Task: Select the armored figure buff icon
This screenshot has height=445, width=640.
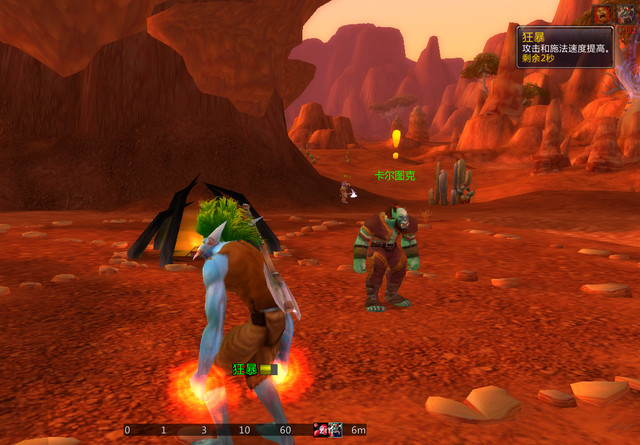Action: 628,13
